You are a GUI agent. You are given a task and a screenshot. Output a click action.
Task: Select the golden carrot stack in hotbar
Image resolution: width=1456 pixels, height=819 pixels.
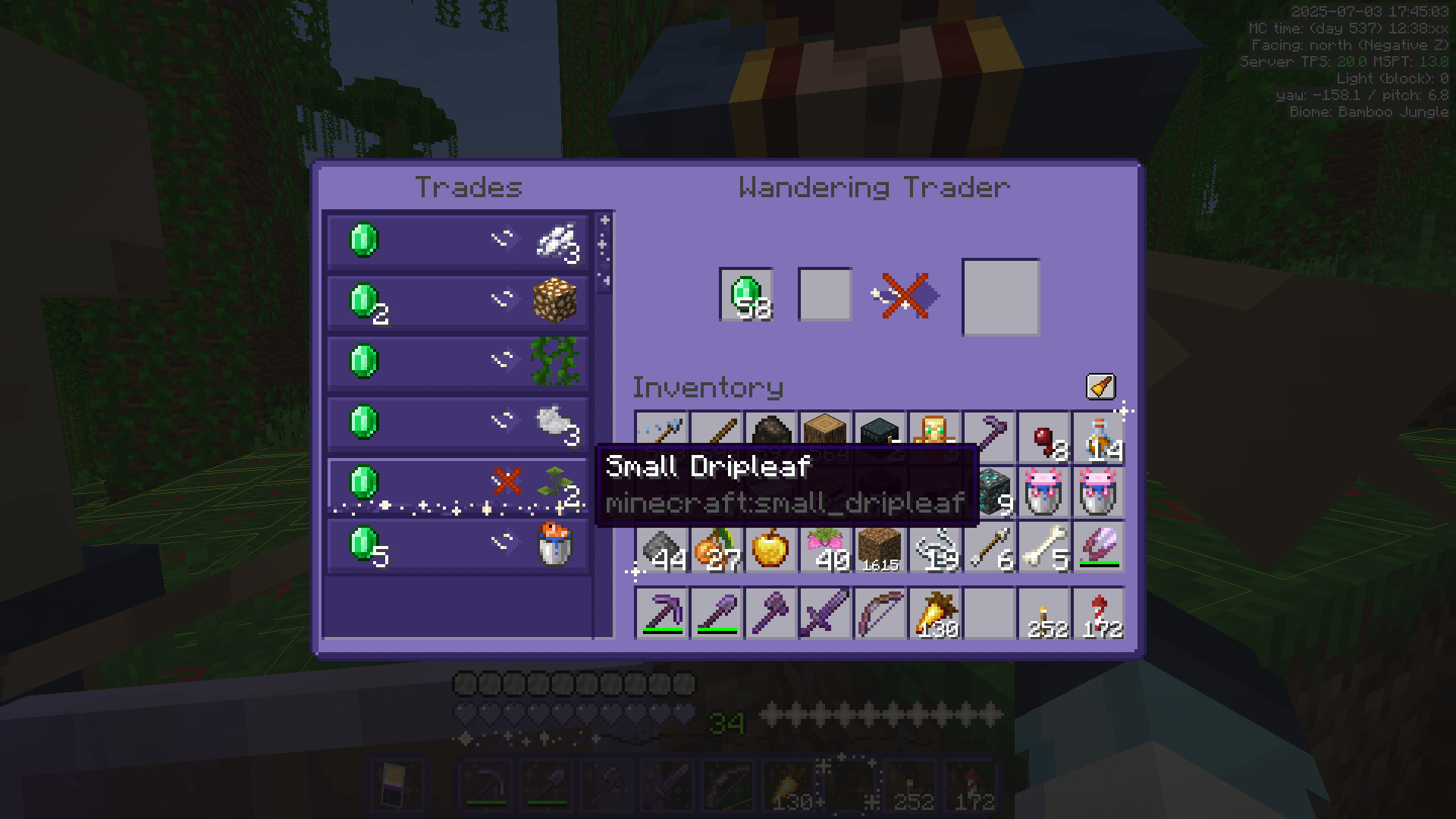tap(935, 613)
